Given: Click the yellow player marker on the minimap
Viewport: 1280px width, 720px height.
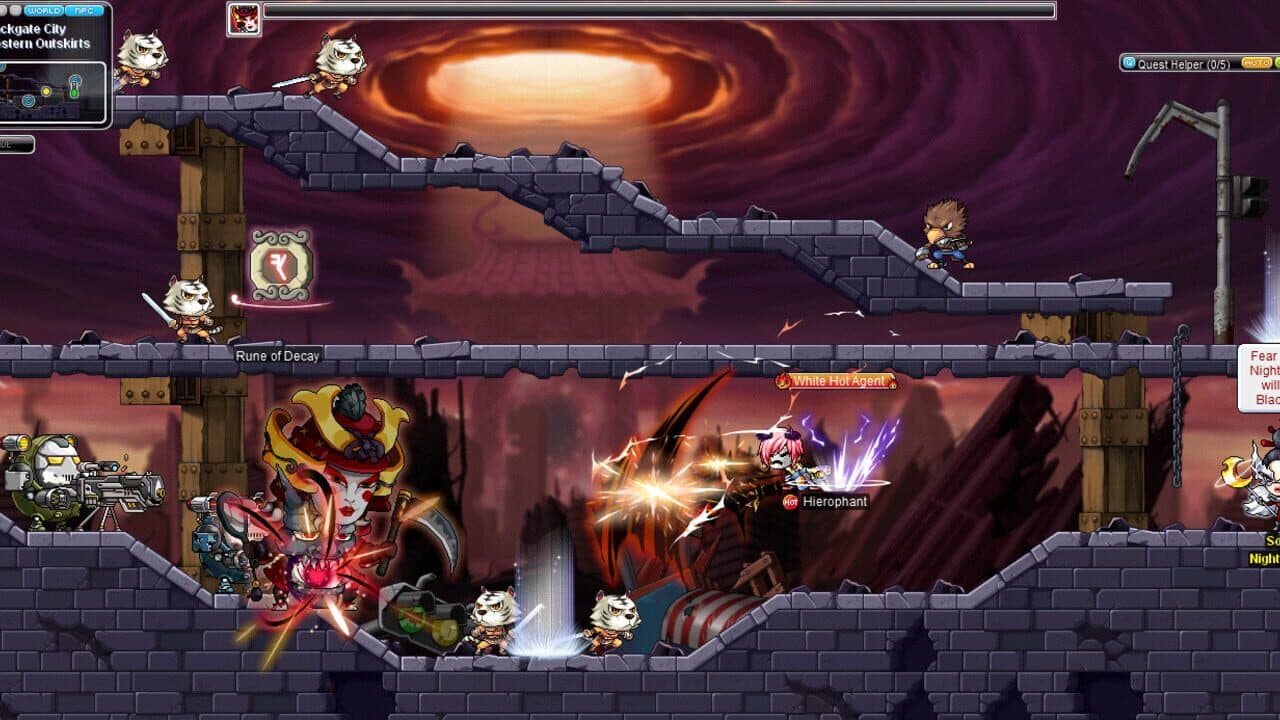Looking at the screenshot, I should (46, 91).
